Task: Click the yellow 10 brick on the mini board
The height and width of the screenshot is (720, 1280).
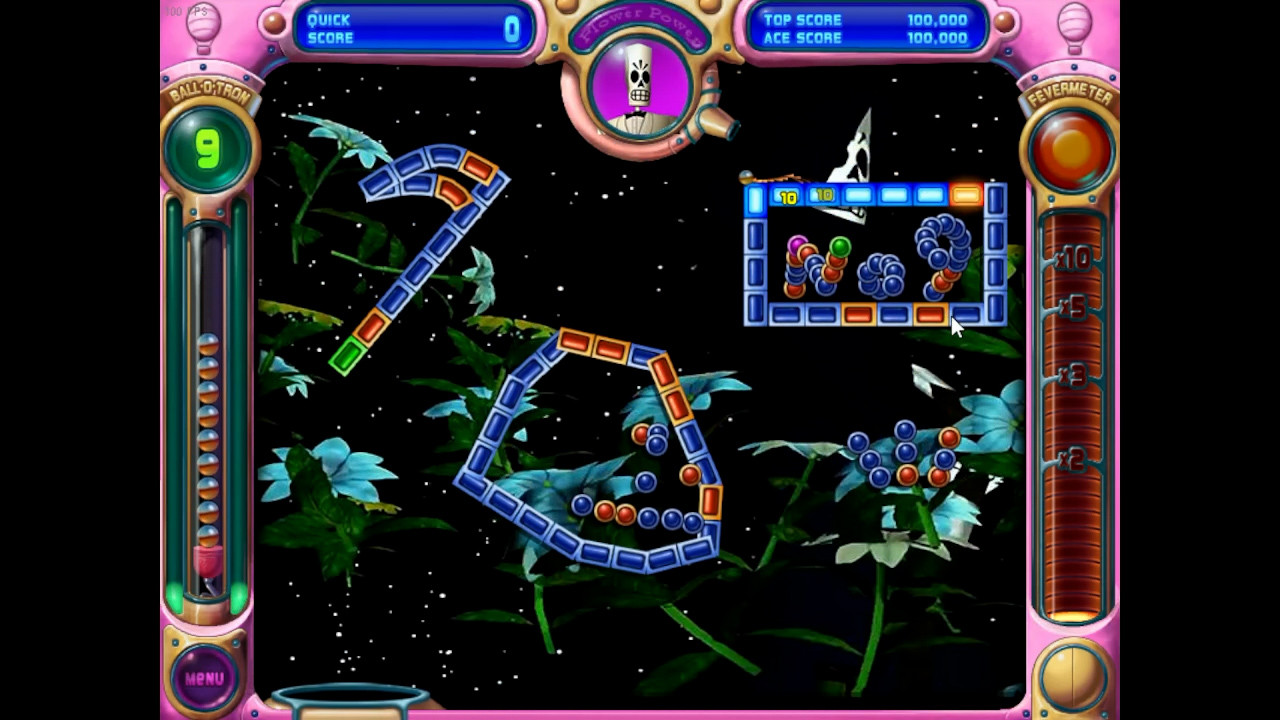Action: 786,197
